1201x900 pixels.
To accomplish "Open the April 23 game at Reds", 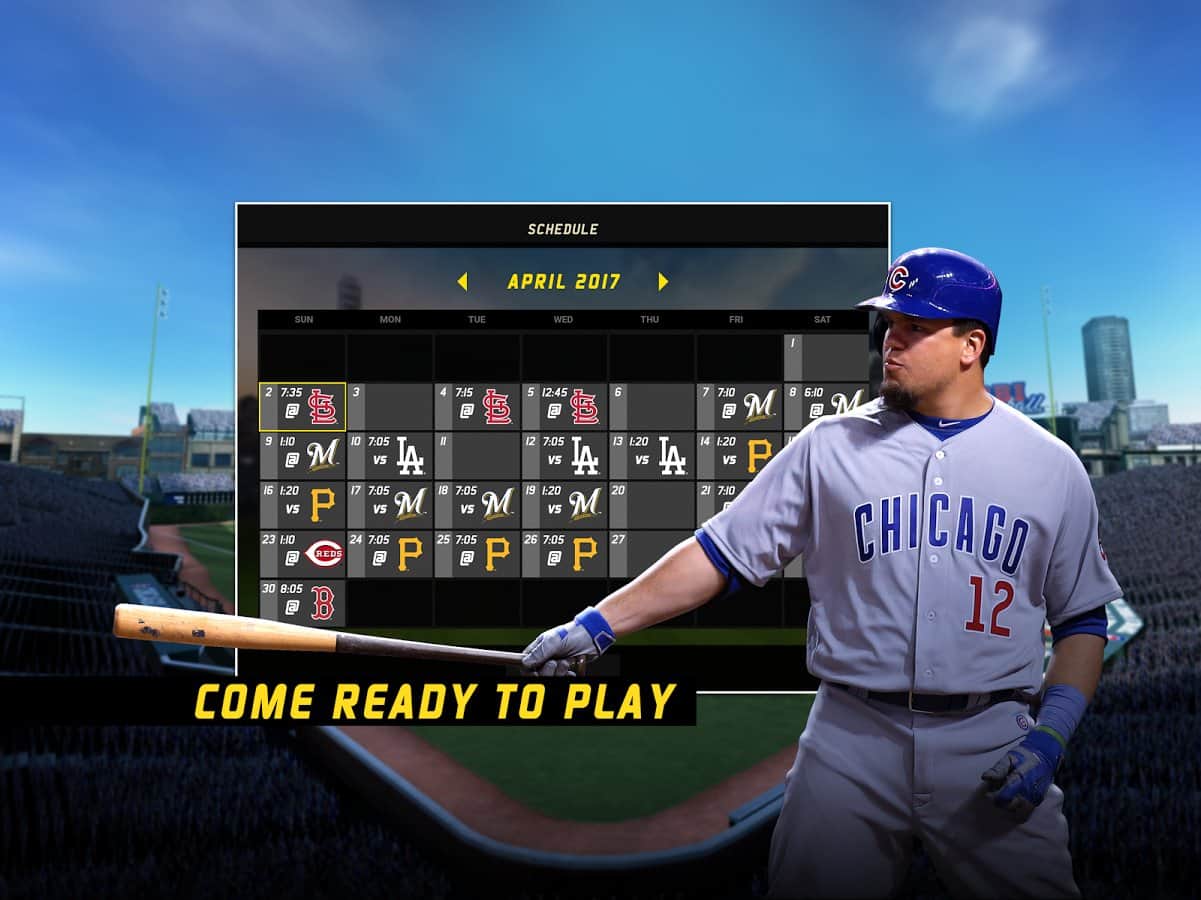I will 303,553.
